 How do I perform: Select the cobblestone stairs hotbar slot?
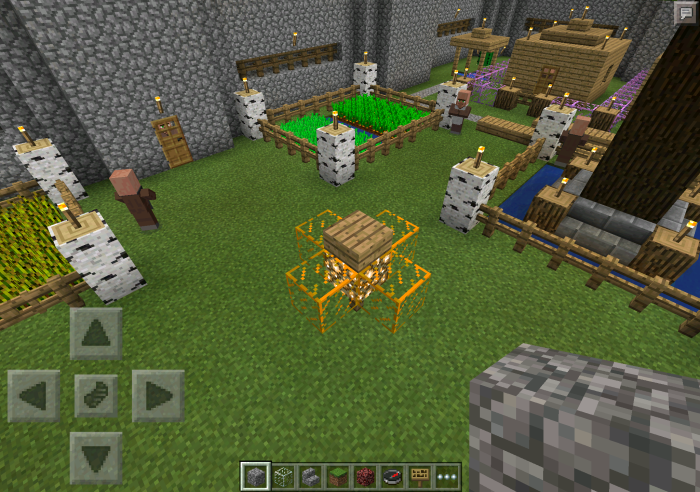310,476
